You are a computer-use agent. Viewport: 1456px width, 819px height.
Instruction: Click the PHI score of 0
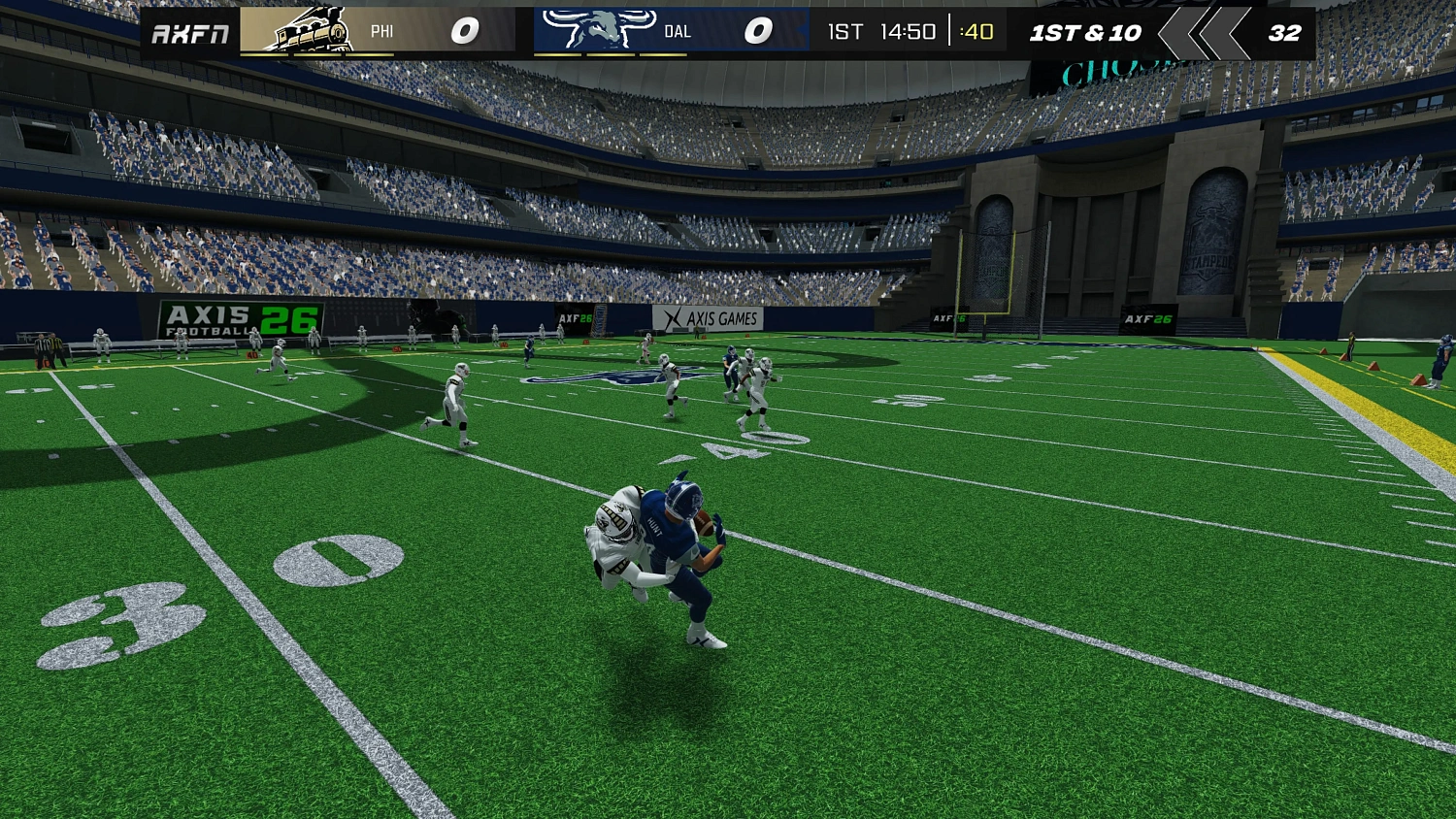click(463, 30)
